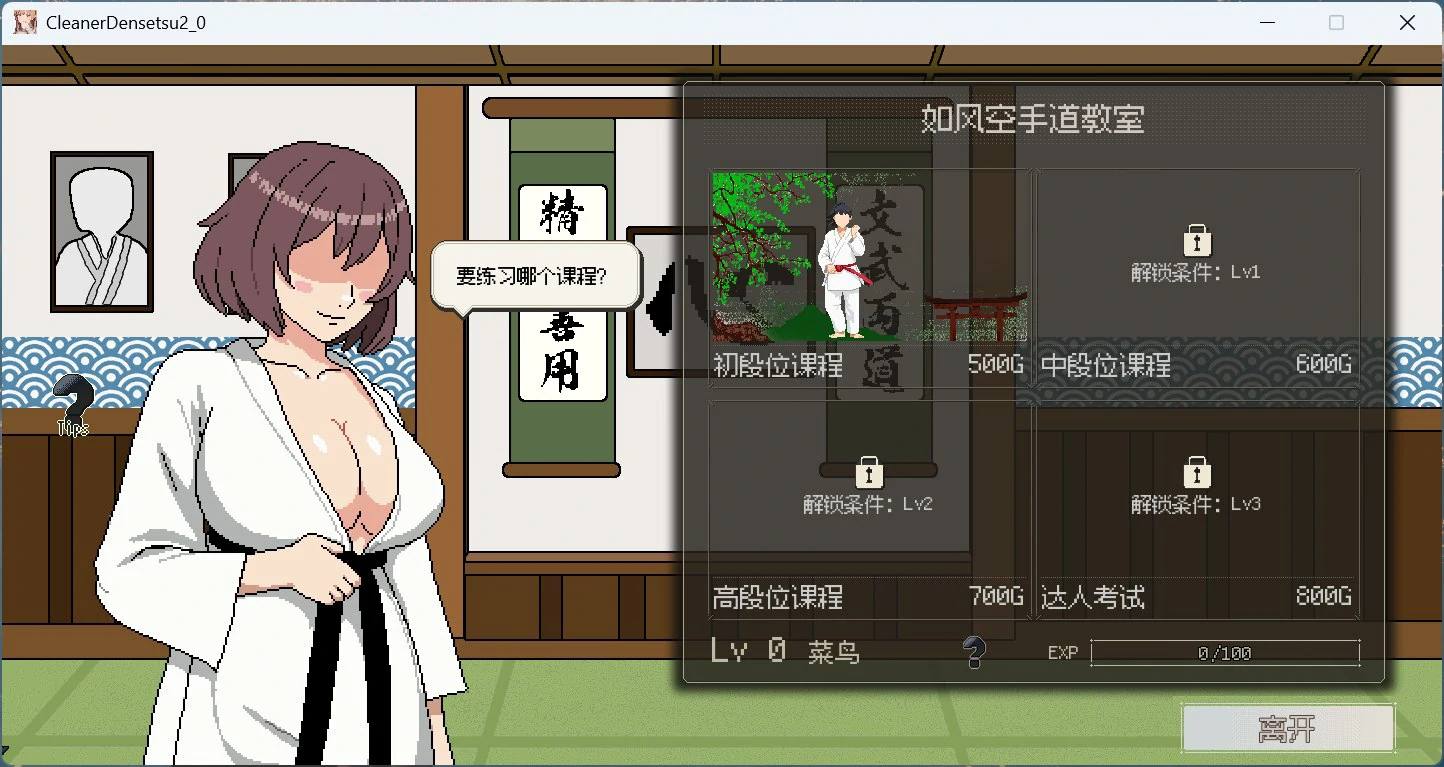Click the lock icon on 高段位课程 panel
This screenshot has width=1444, height=767.
(x=869, y=472)
